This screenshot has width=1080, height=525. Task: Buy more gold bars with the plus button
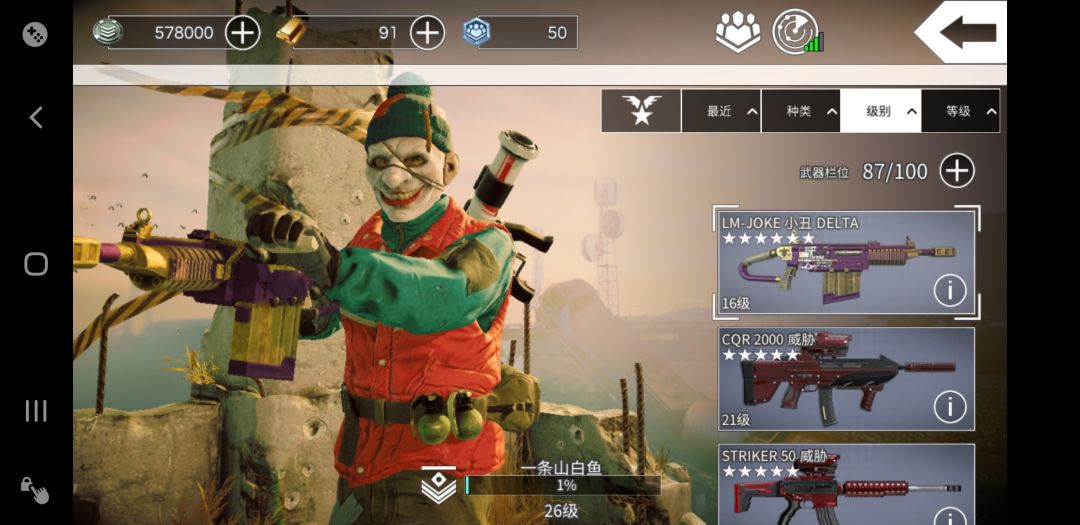tap(427, 33)
